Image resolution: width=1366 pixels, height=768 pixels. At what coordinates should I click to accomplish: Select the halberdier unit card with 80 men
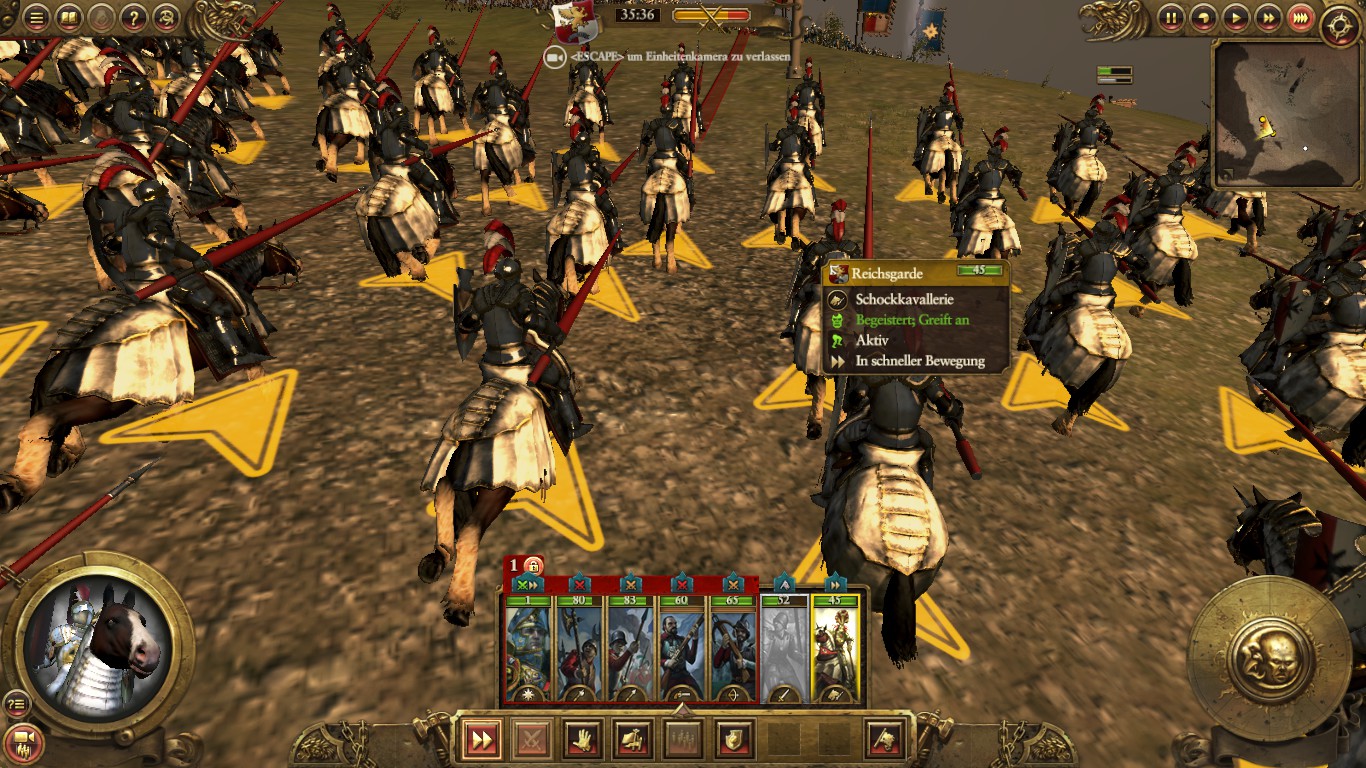[x=580, y=650]
